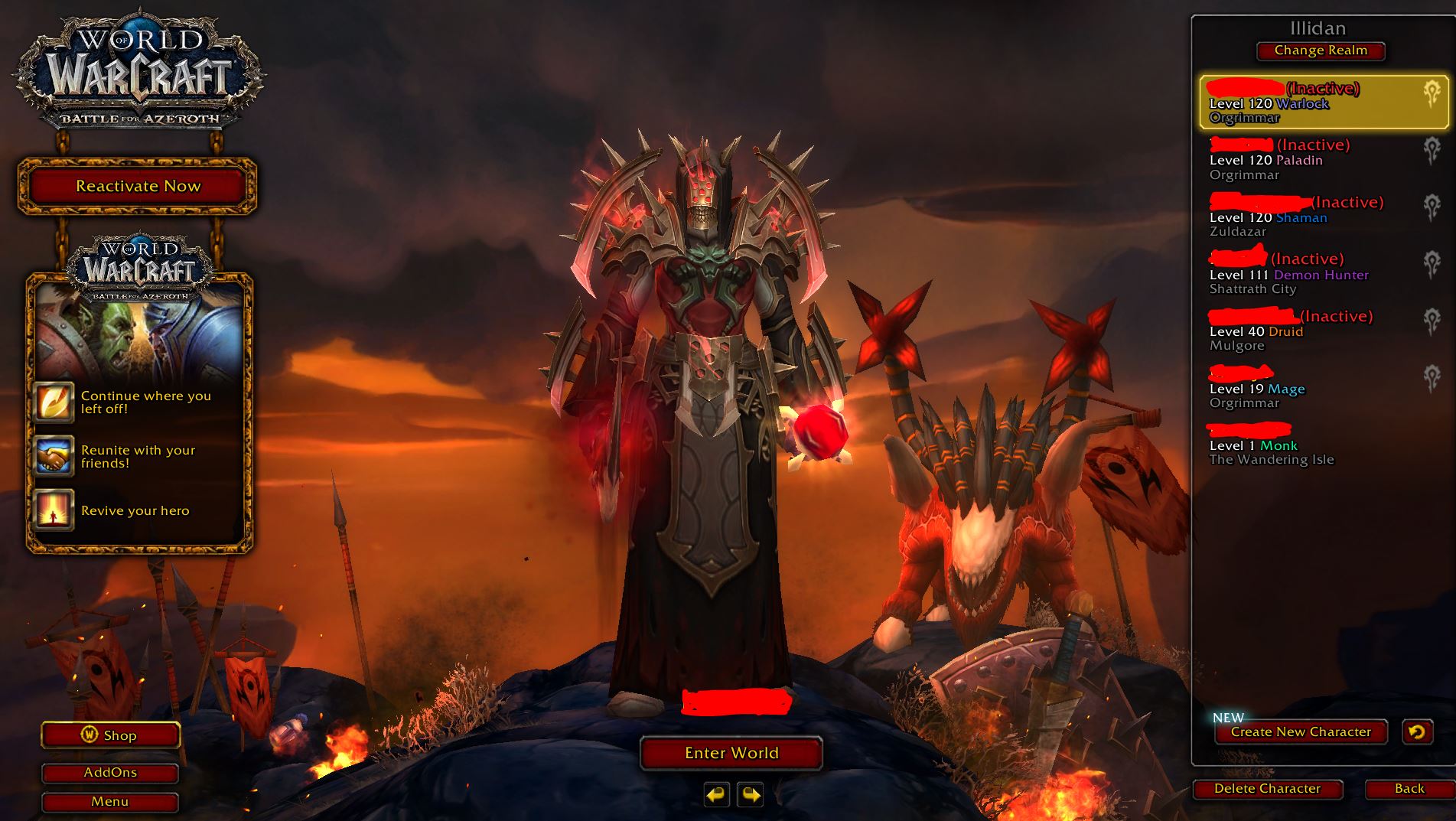Select the Level 120 Paladin in Orgrimmar

pos(1301,159)
